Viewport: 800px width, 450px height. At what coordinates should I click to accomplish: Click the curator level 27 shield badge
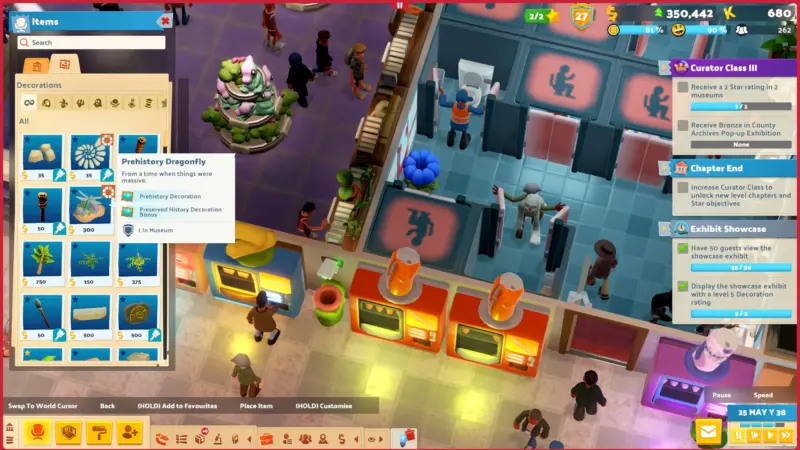point(581,16)
